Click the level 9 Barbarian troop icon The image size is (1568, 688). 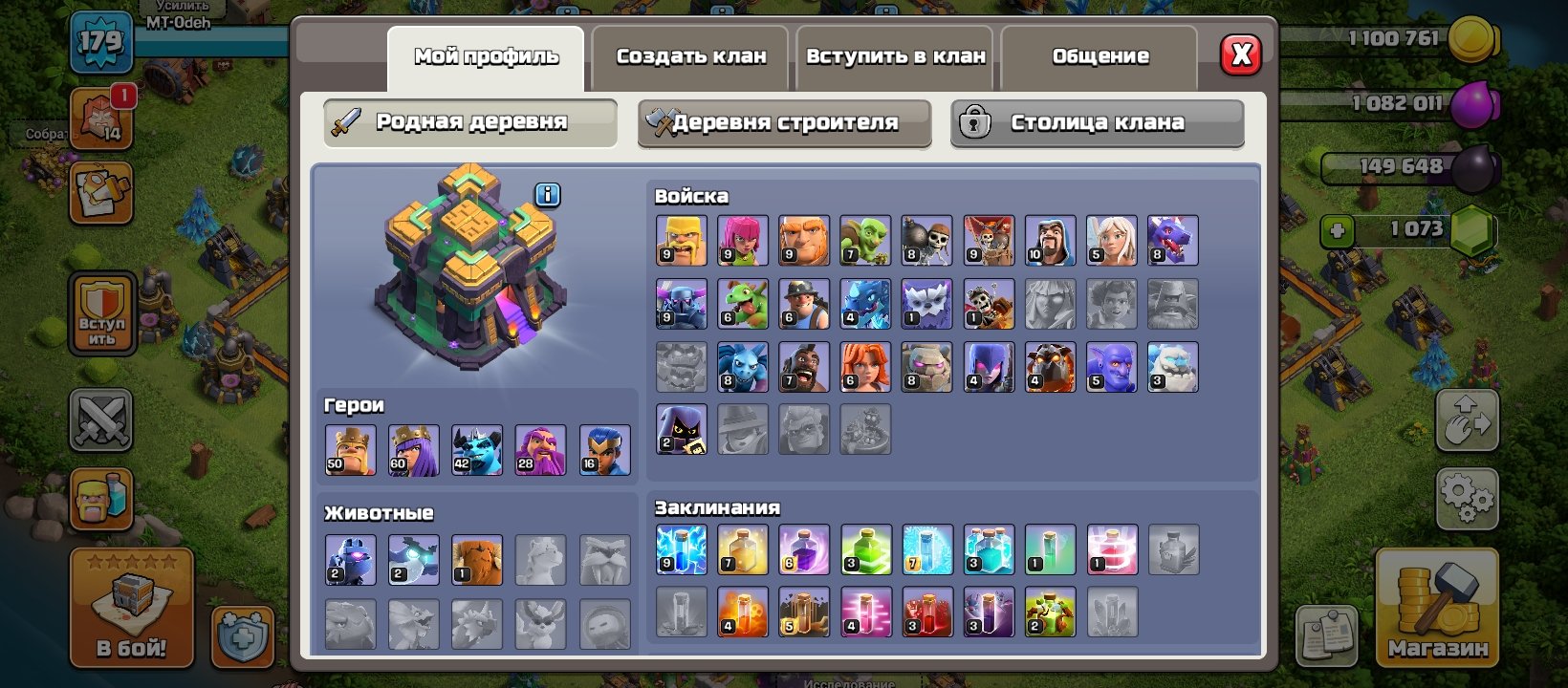coord(680,239)
